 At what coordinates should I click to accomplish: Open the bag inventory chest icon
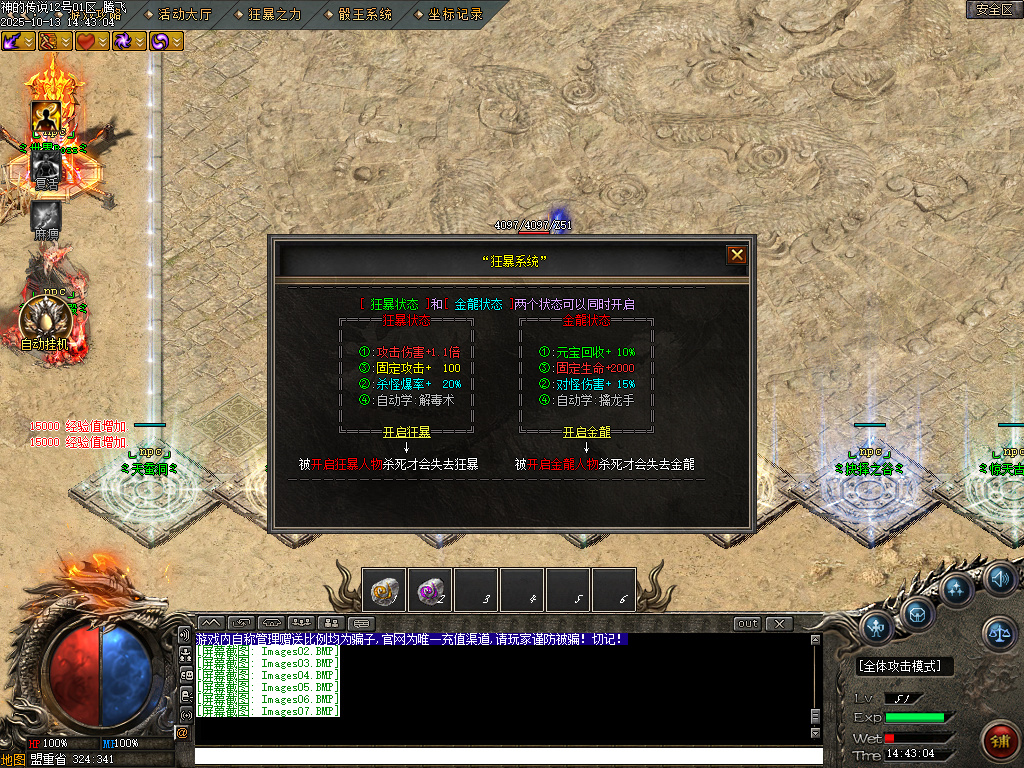tap(916, 611)
